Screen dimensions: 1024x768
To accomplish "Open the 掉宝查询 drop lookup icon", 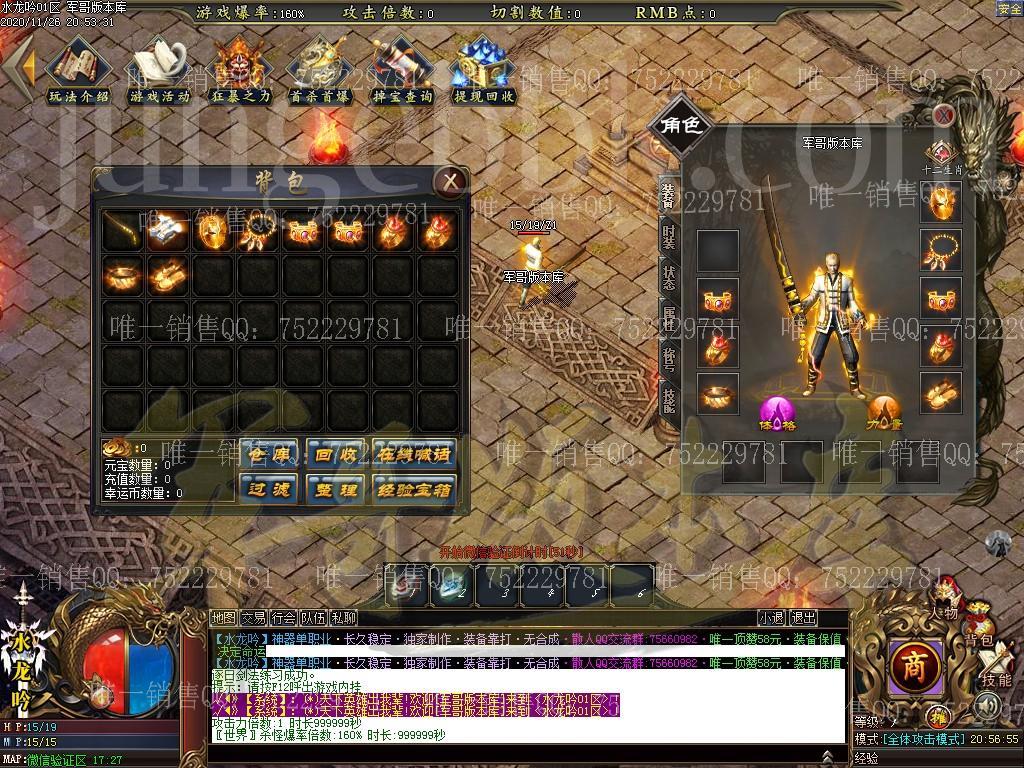I will point(402,70).
